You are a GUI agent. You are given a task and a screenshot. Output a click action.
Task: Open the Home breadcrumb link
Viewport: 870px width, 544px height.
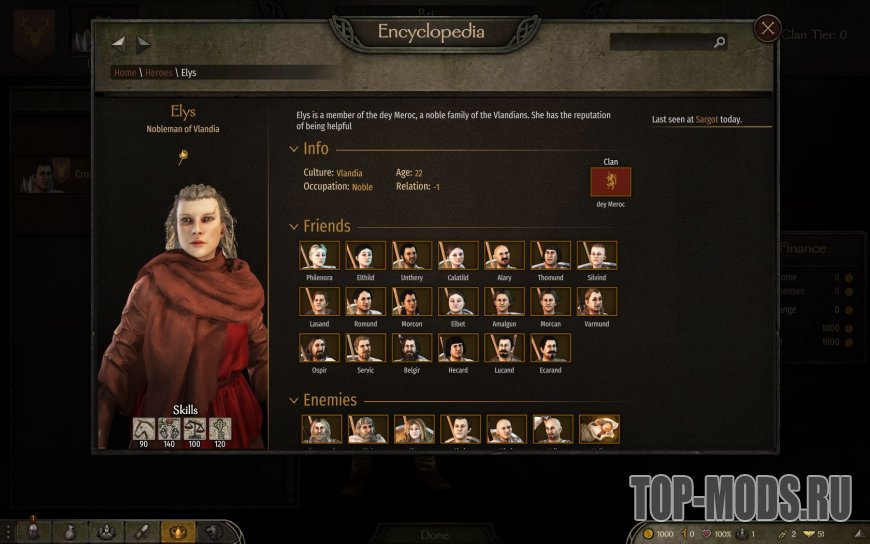point(125,73)
